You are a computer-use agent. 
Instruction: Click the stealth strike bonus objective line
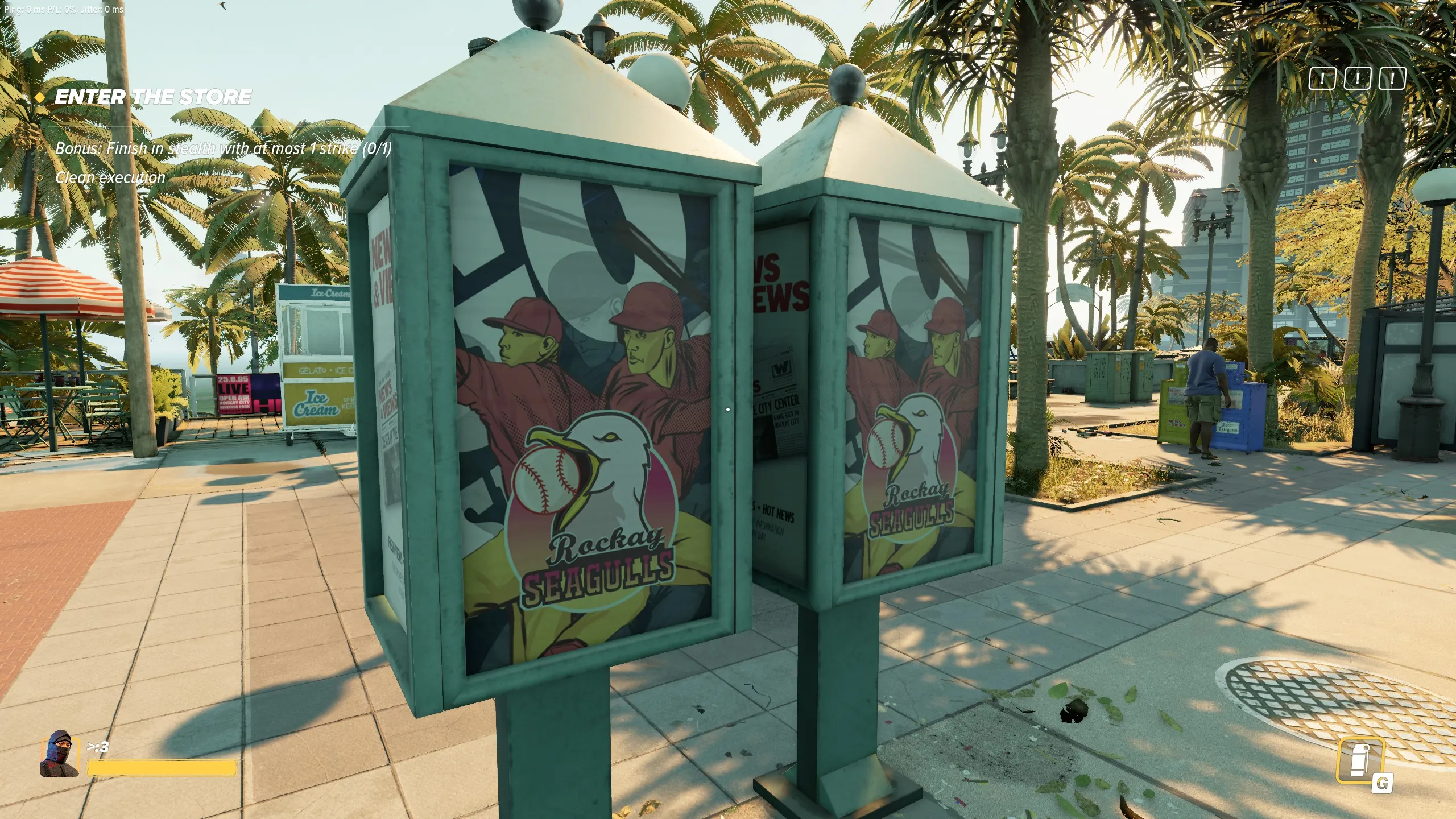[x=223, y=148]
